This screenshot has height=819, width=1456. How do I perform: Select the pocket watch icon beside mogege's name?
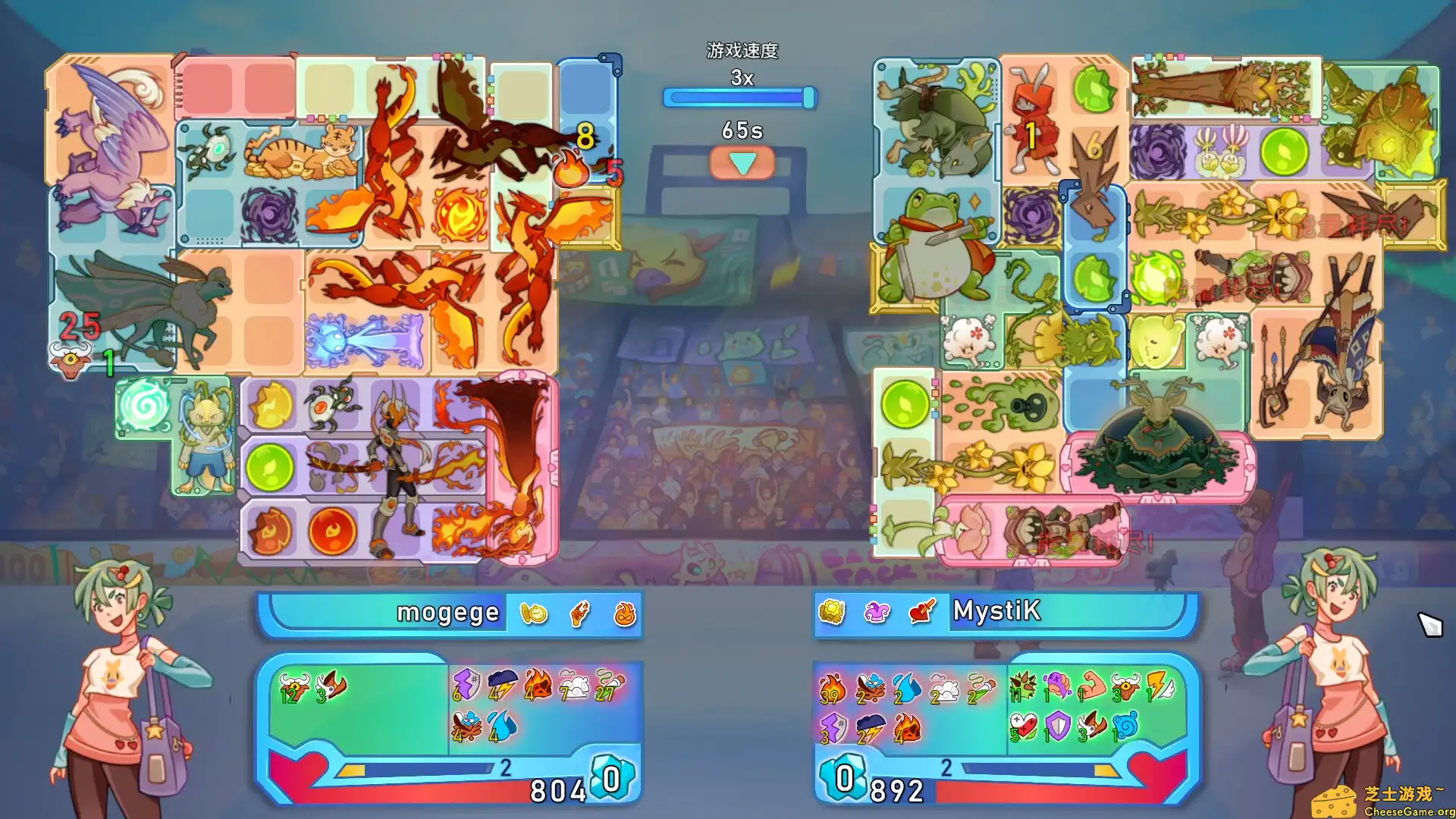[x=534, y=613]
